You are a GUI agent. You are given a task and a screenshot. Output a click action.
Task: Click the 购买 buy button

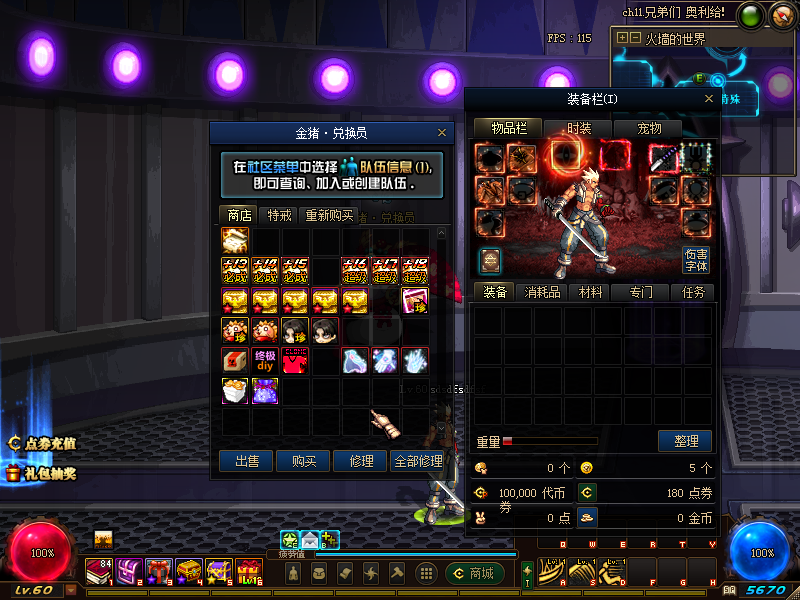click(304, 461)
